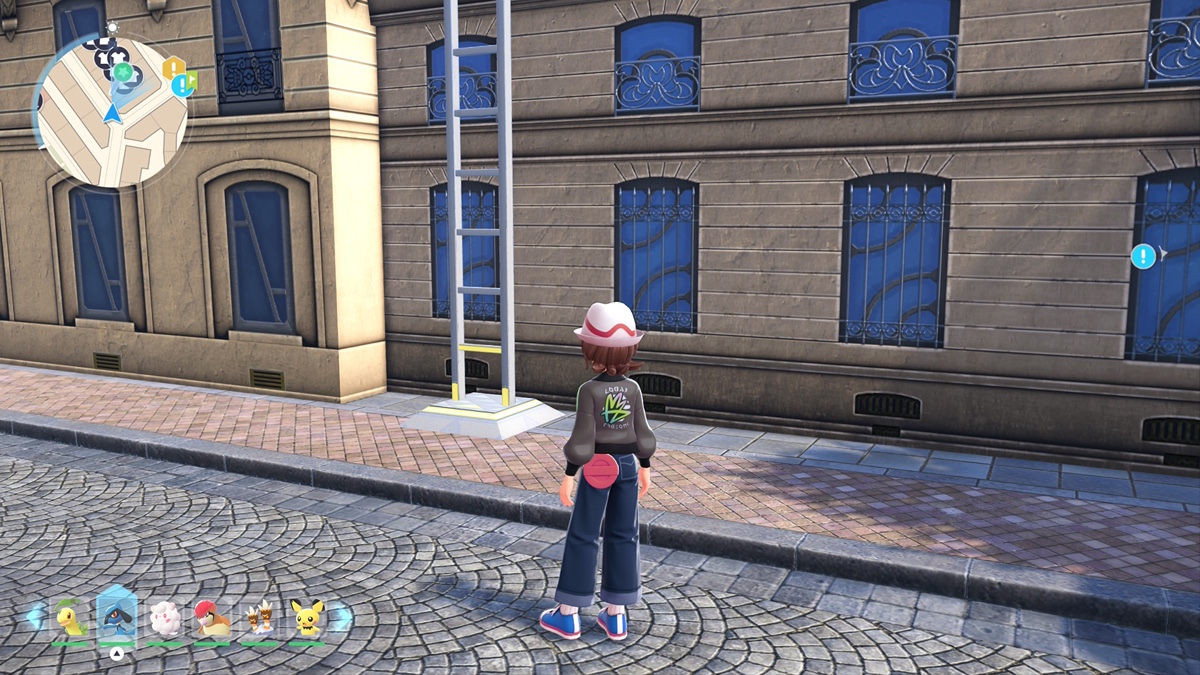Select Bayleef in the party bar
Image resolution: width=1200 pixels, height=675 pixels.
tap(71, 619)
